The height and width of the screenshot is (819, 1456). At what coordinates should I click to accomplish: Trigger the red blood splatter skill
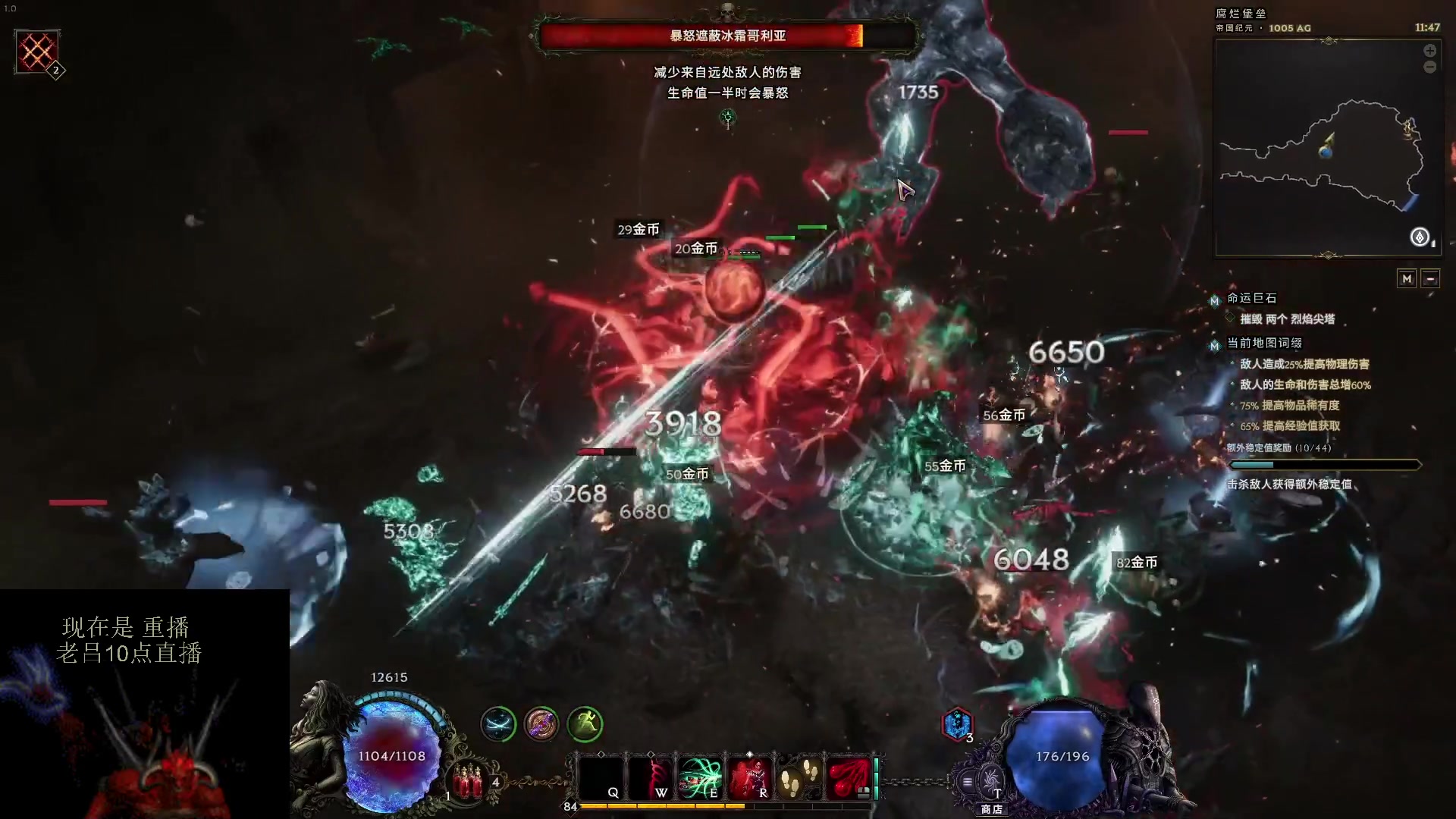(x=848, y=777)
